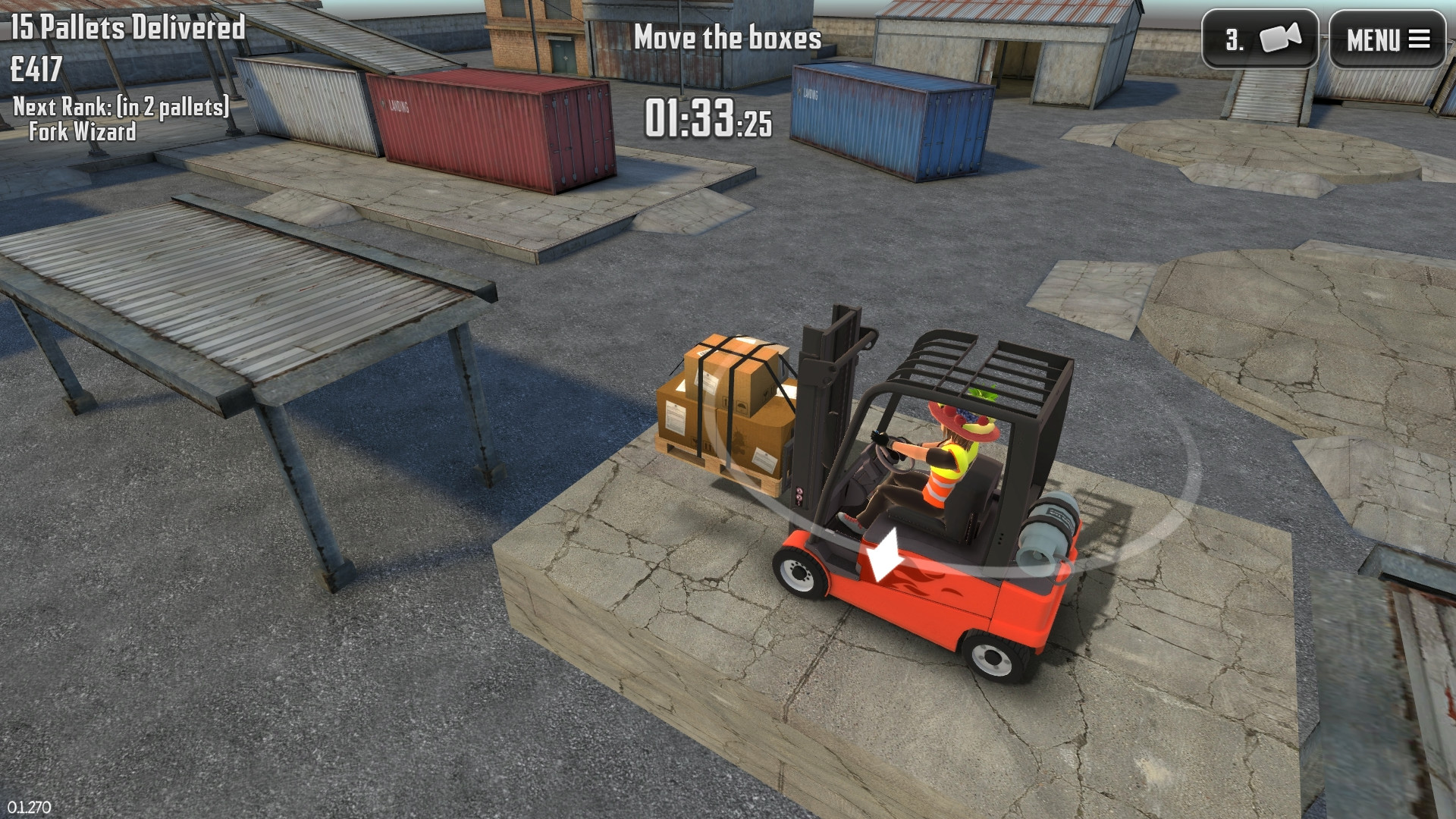Click the 'Next Rank: (in 2 pallets)' text

[x=120, y=108]
